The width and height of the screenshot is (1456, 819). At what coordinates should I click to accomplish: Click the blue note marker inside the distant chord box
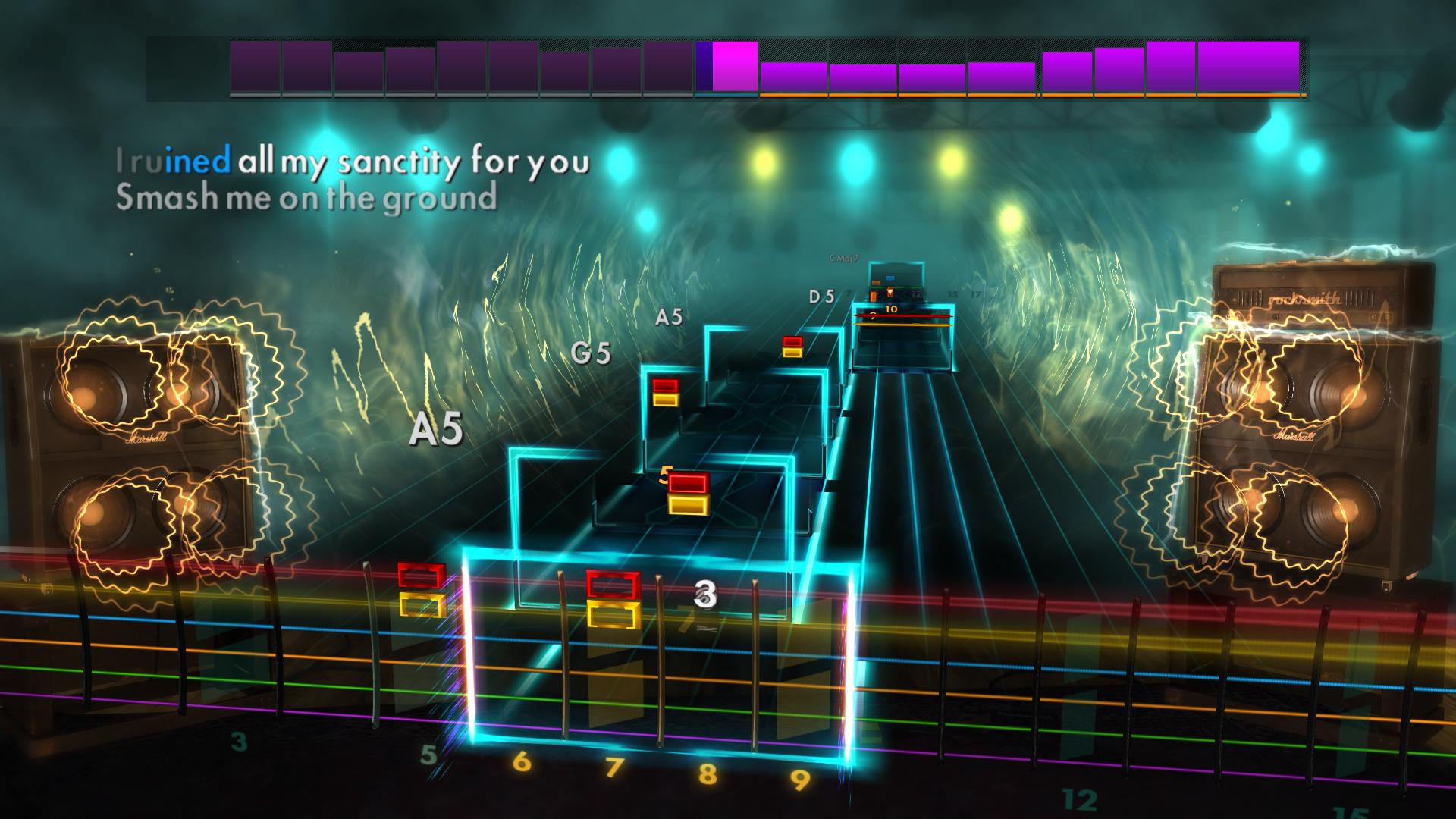click(890, 278)
